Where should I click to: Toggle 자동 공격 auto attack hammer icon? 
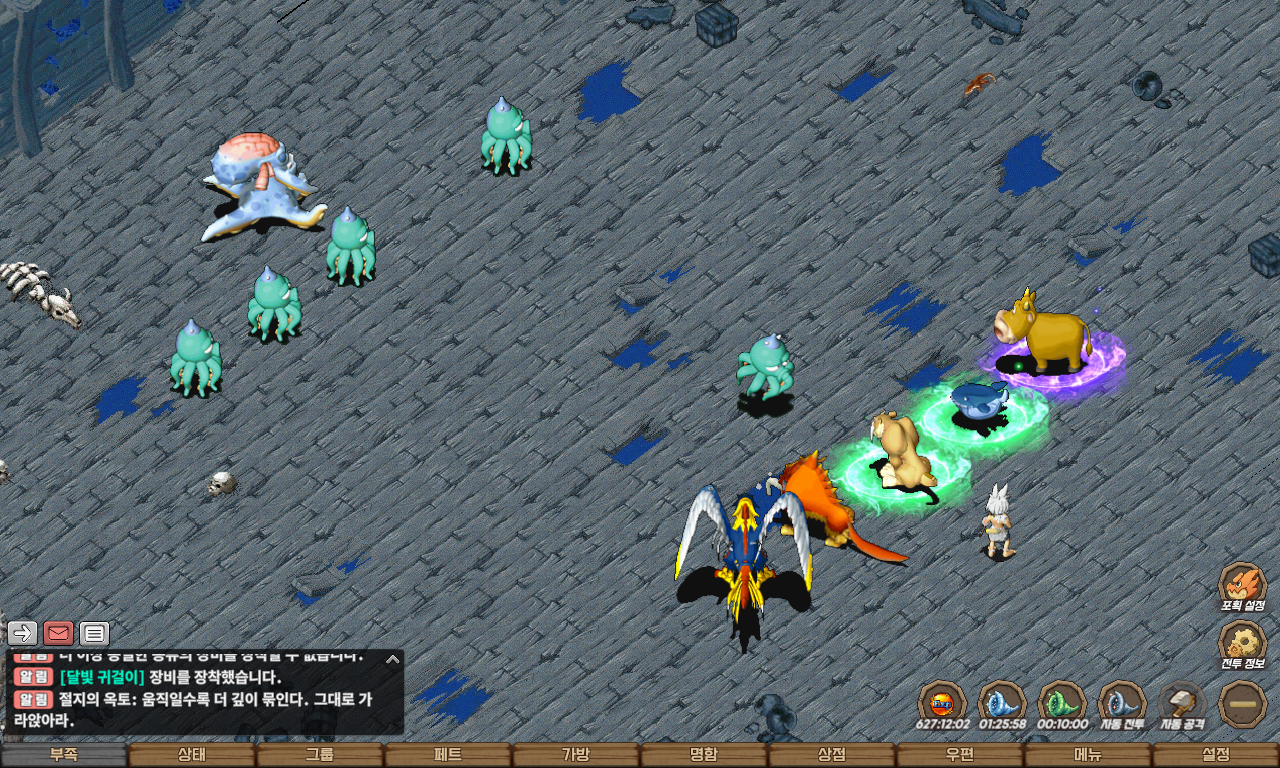coord(1183,701)
